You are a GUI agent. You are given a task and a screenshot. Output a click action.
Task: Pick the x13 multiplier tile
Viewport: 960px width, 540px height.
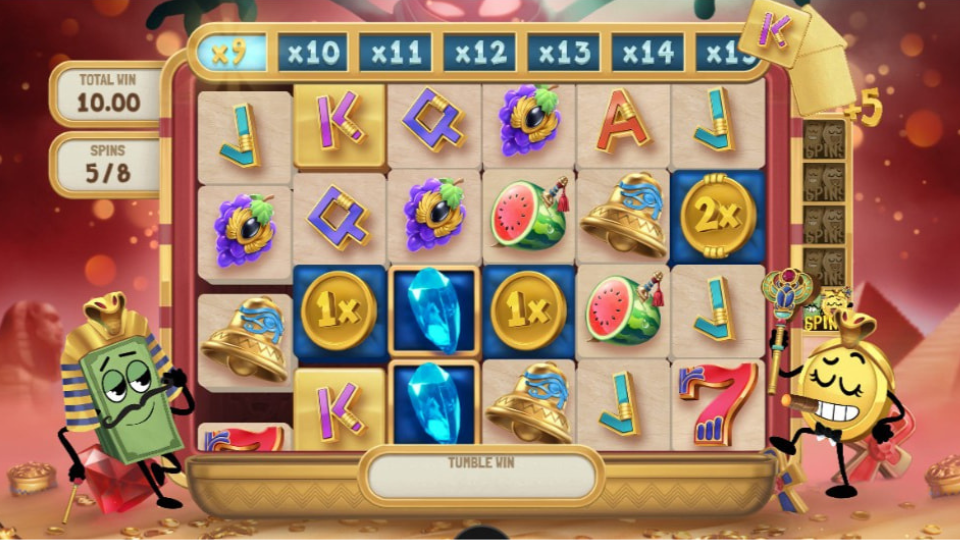click(564, 52)
